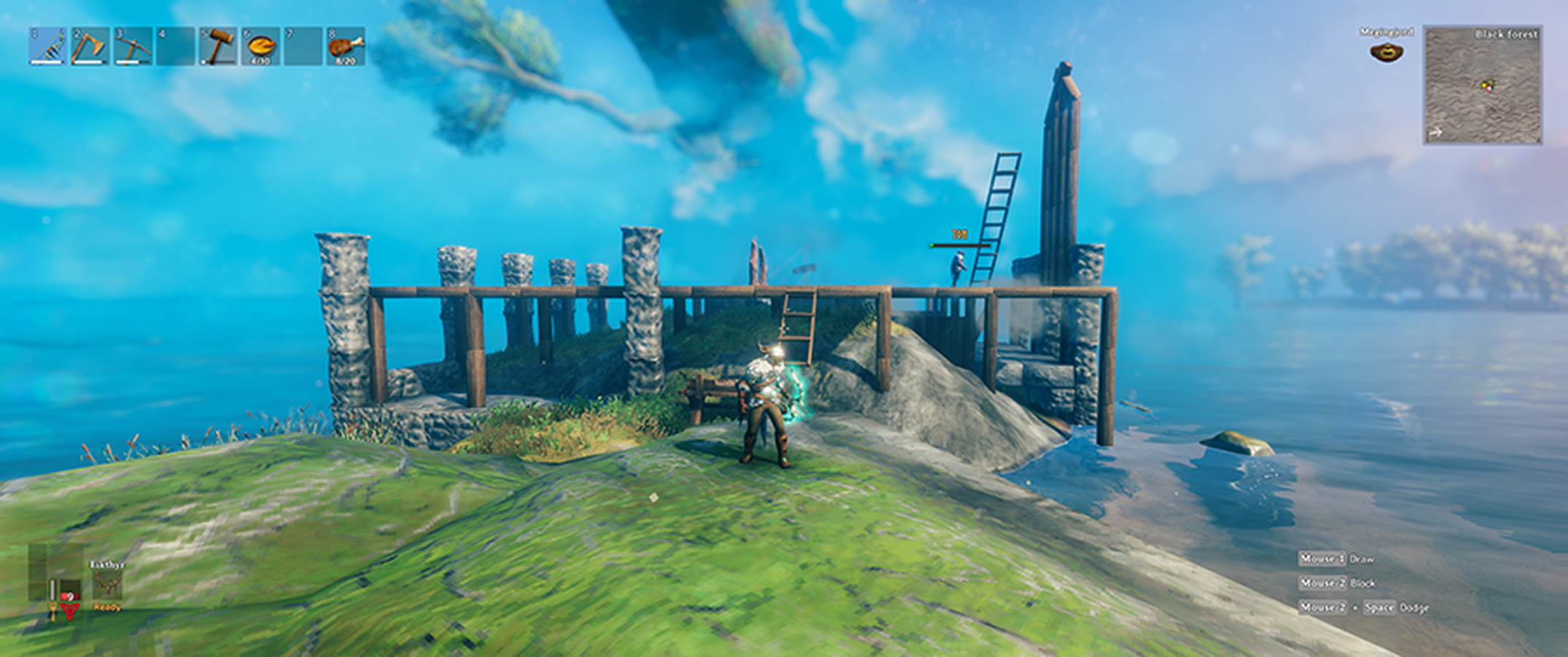
Task: Click the Megingjord belt status icon
Action: point(1386,51)
